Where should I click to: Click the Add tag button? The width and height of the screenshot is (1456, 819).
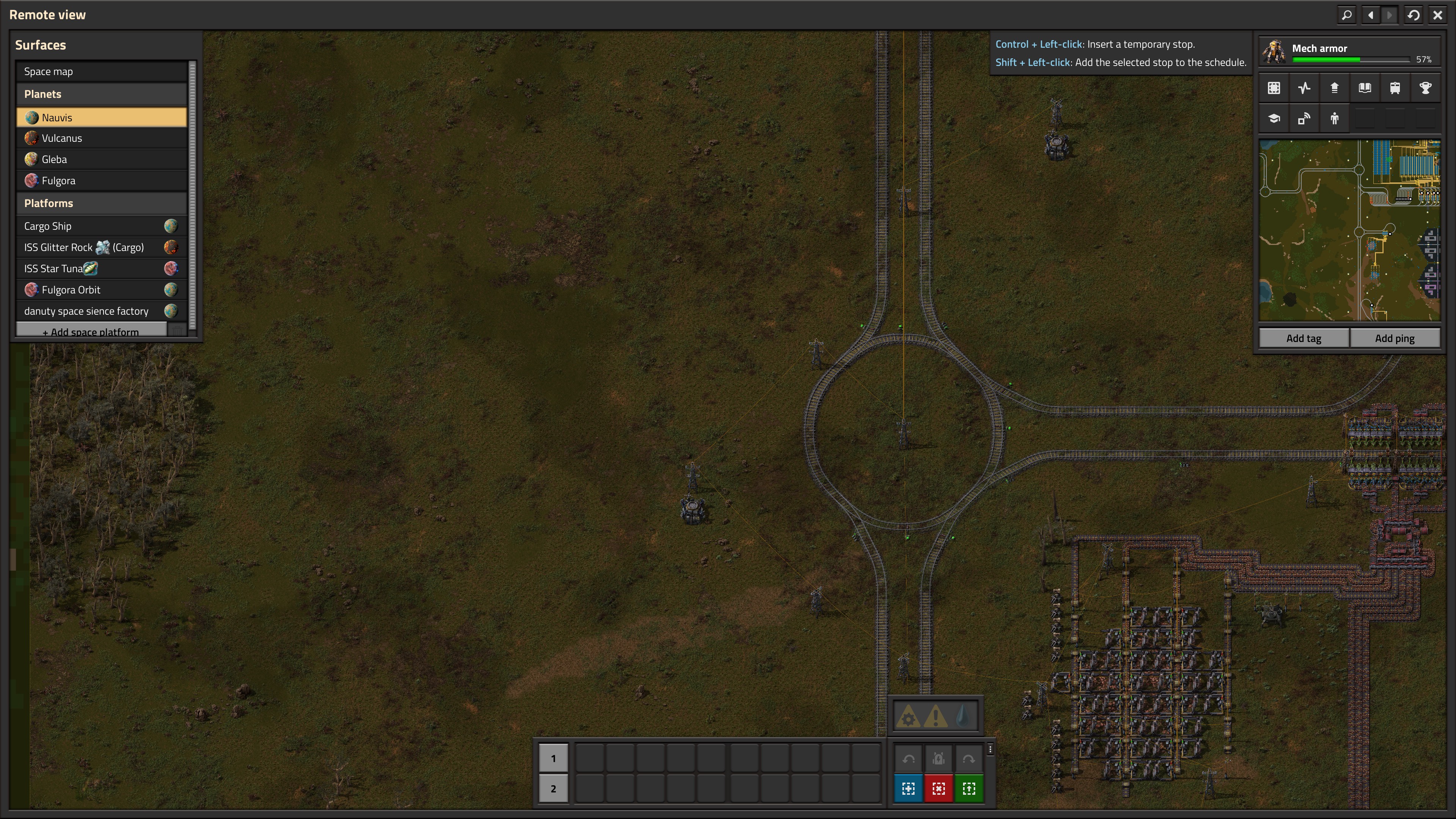coord(1304,338)
